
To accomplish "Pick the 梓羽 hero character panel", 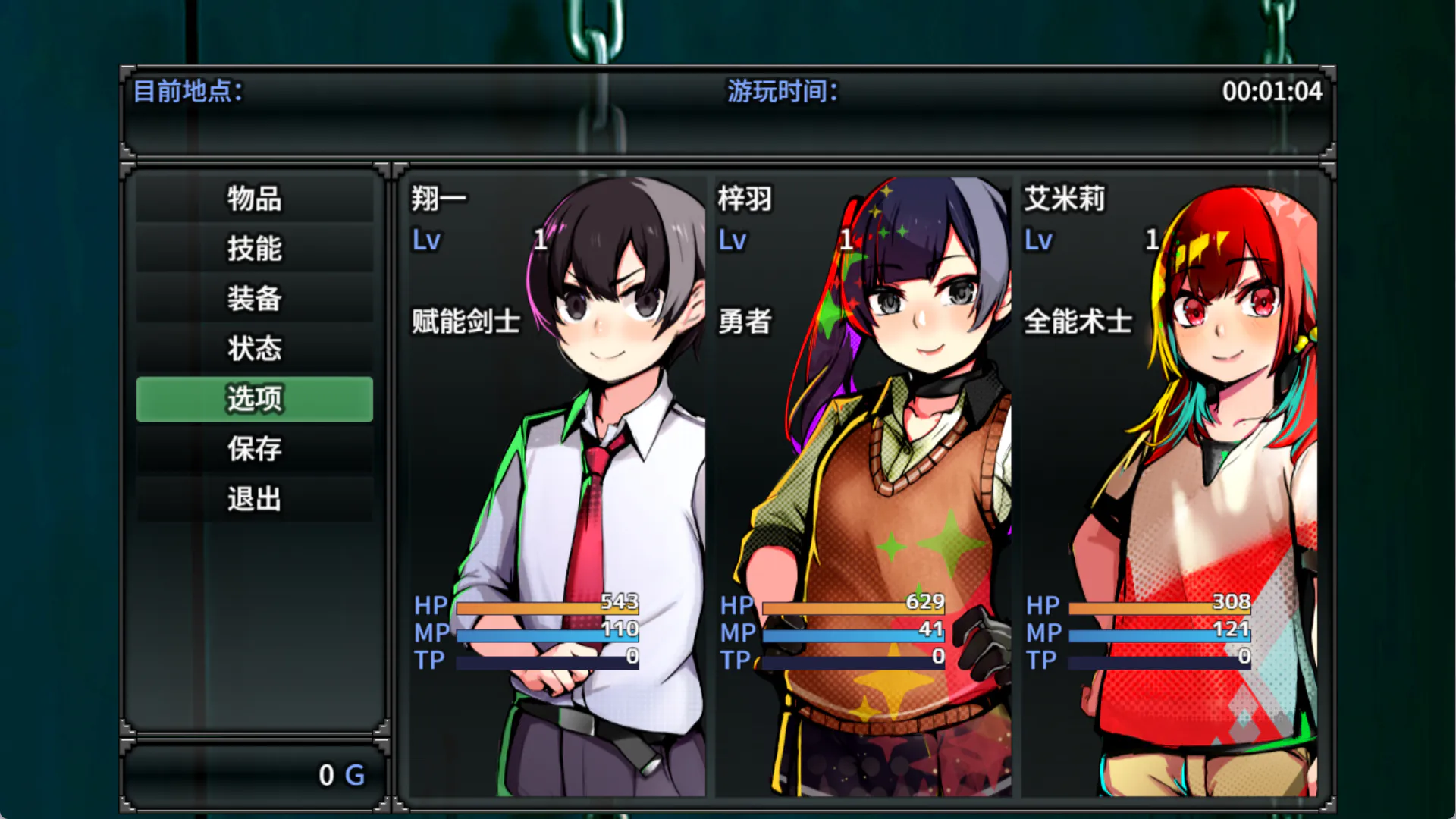I will (863, 485).
